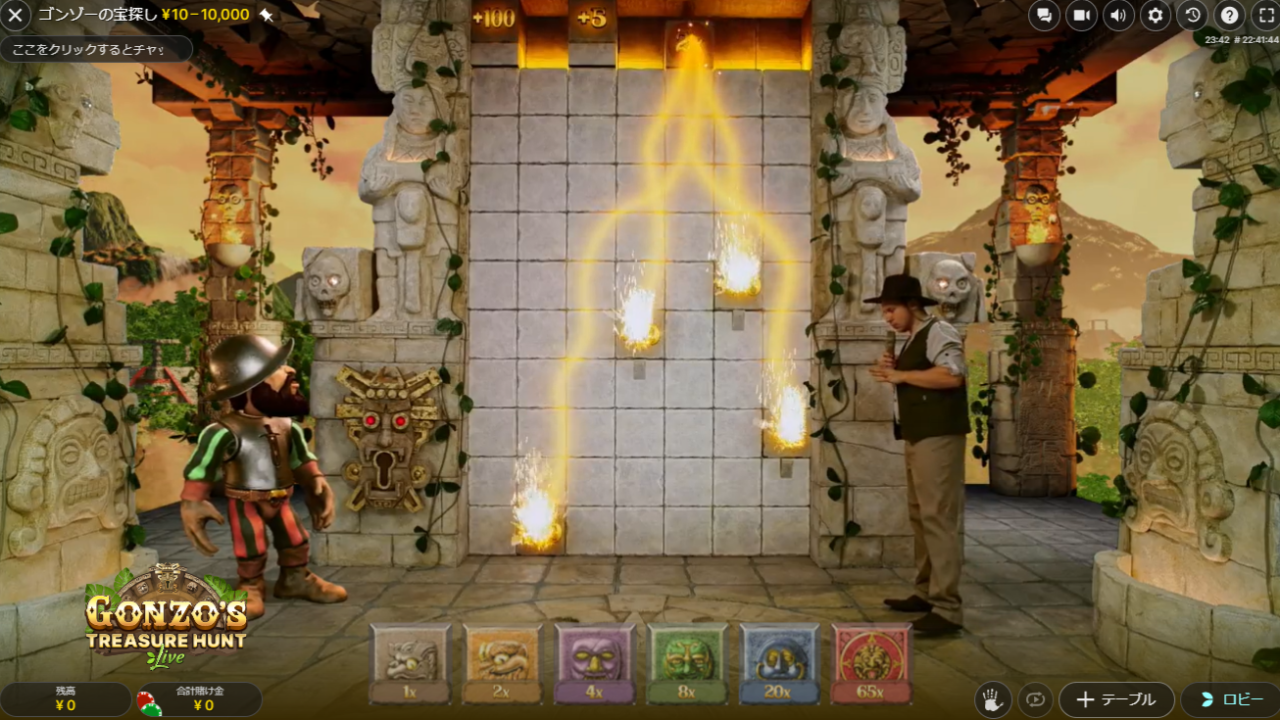The height and width of the screenshot is (720, 1280).
Task: Open the chat bubbles panel
Action: coord(1044,16)
